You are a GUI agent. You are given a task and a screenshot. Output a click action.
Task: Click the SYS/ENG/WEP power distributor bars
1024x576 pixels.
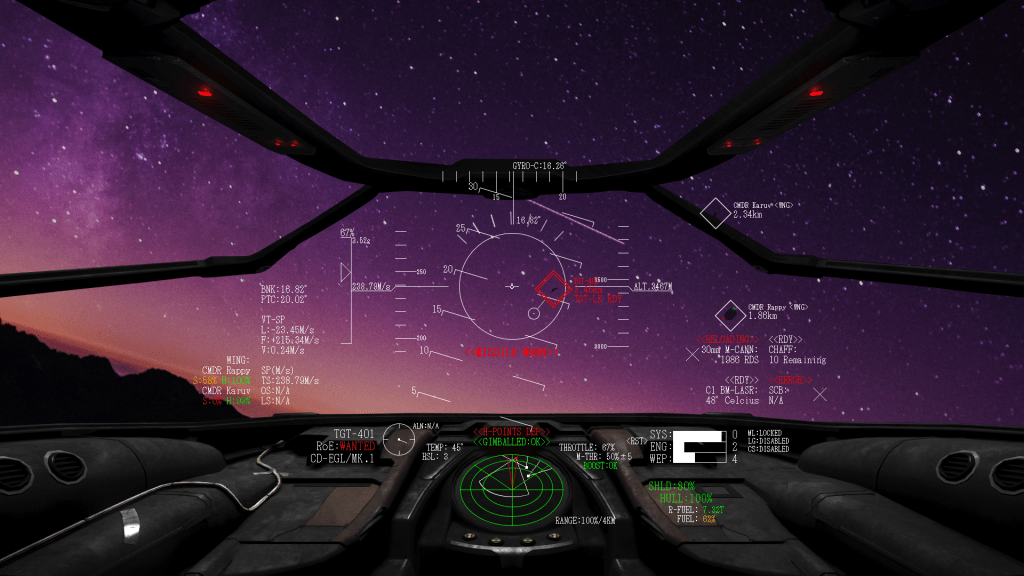coord(700,446)
